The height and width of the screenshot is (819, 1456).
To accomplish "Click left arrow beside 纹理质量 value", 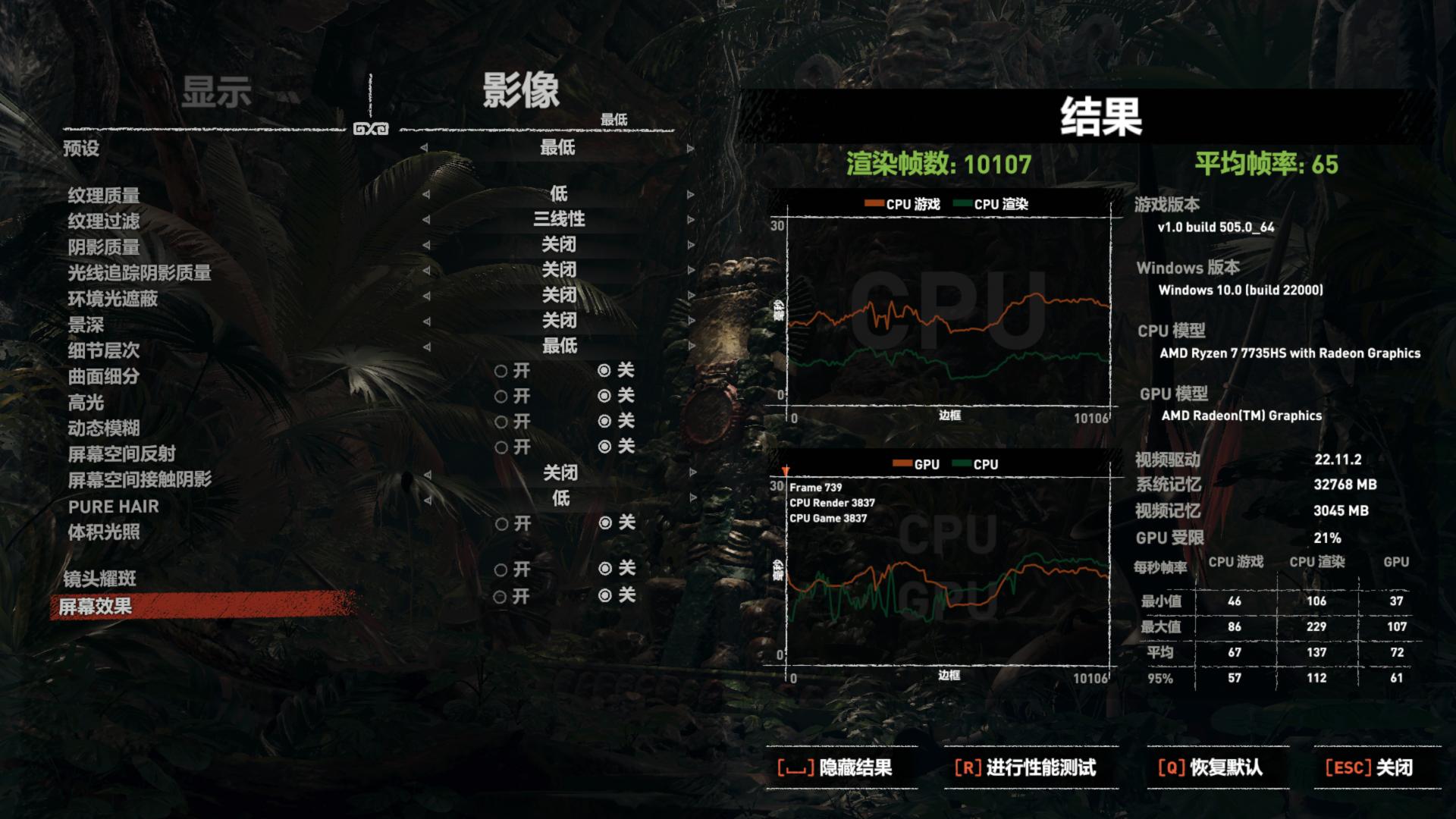I will click(x=426, y=195).
